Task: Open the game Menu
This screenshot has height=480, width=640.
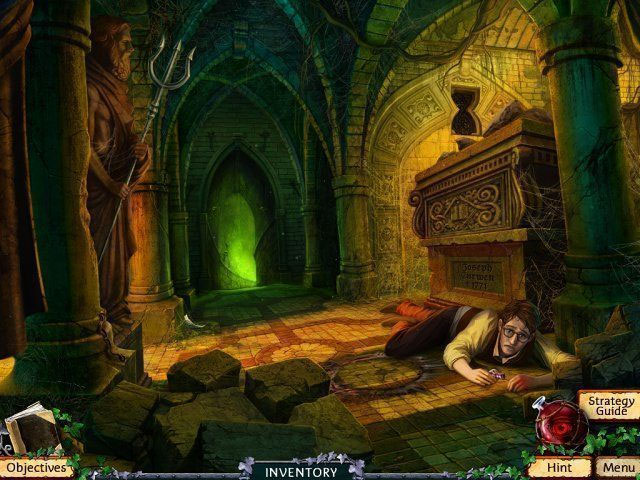Action: coord(617,467)
